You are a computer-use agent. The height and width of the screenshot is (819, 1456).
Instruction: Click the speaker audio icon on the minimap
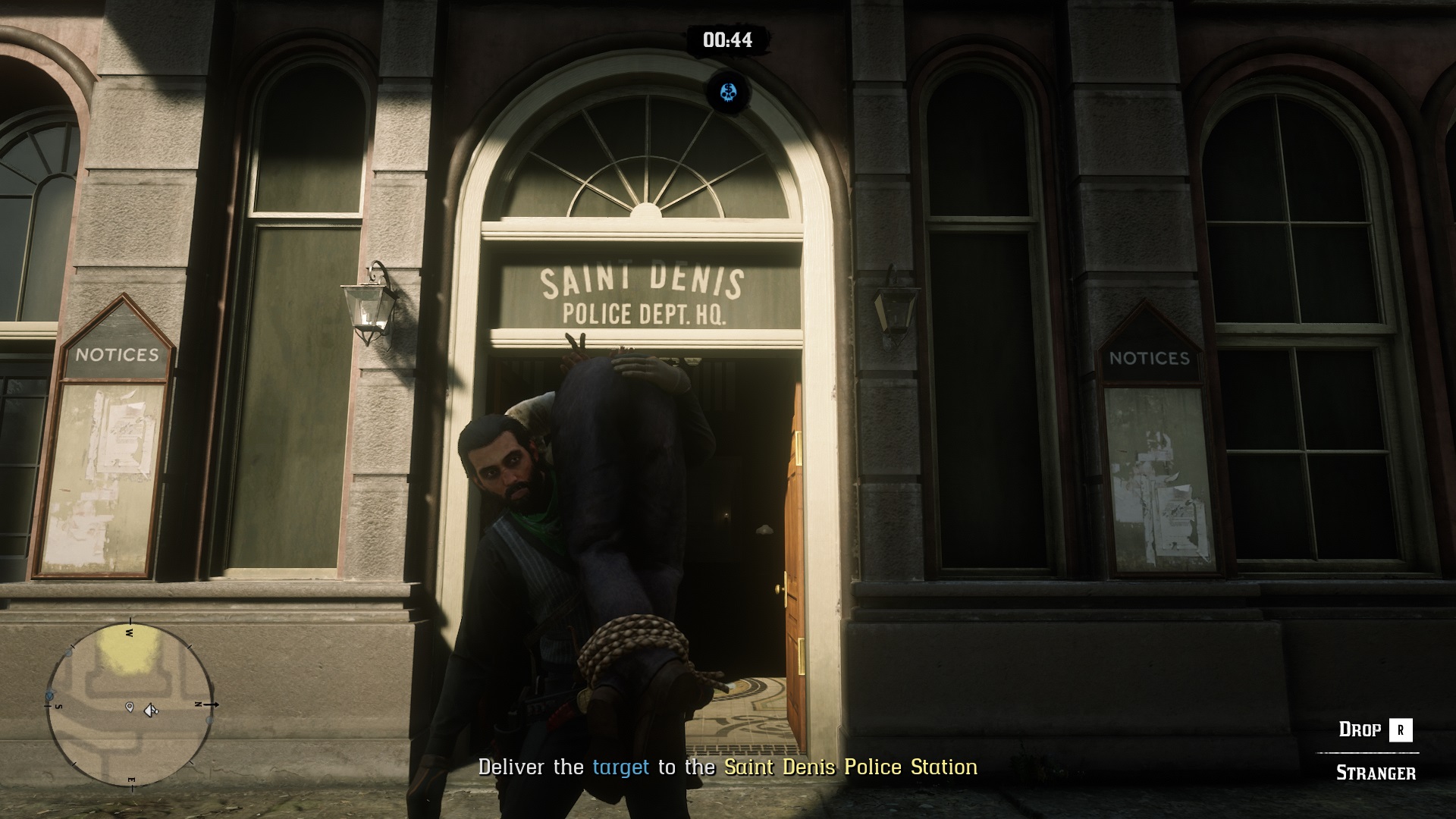[x=149, y=709]
